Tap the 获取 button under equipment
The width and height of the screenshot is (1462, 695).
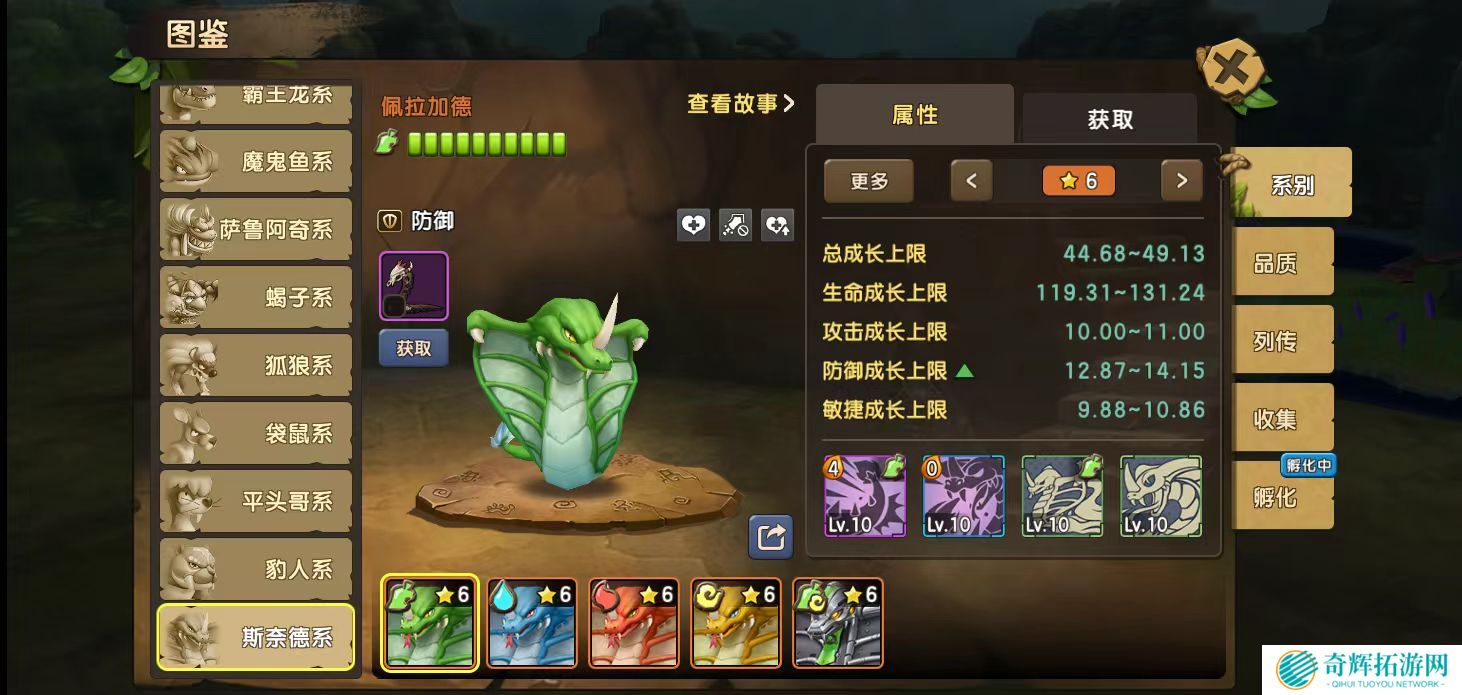coord(413,348)
